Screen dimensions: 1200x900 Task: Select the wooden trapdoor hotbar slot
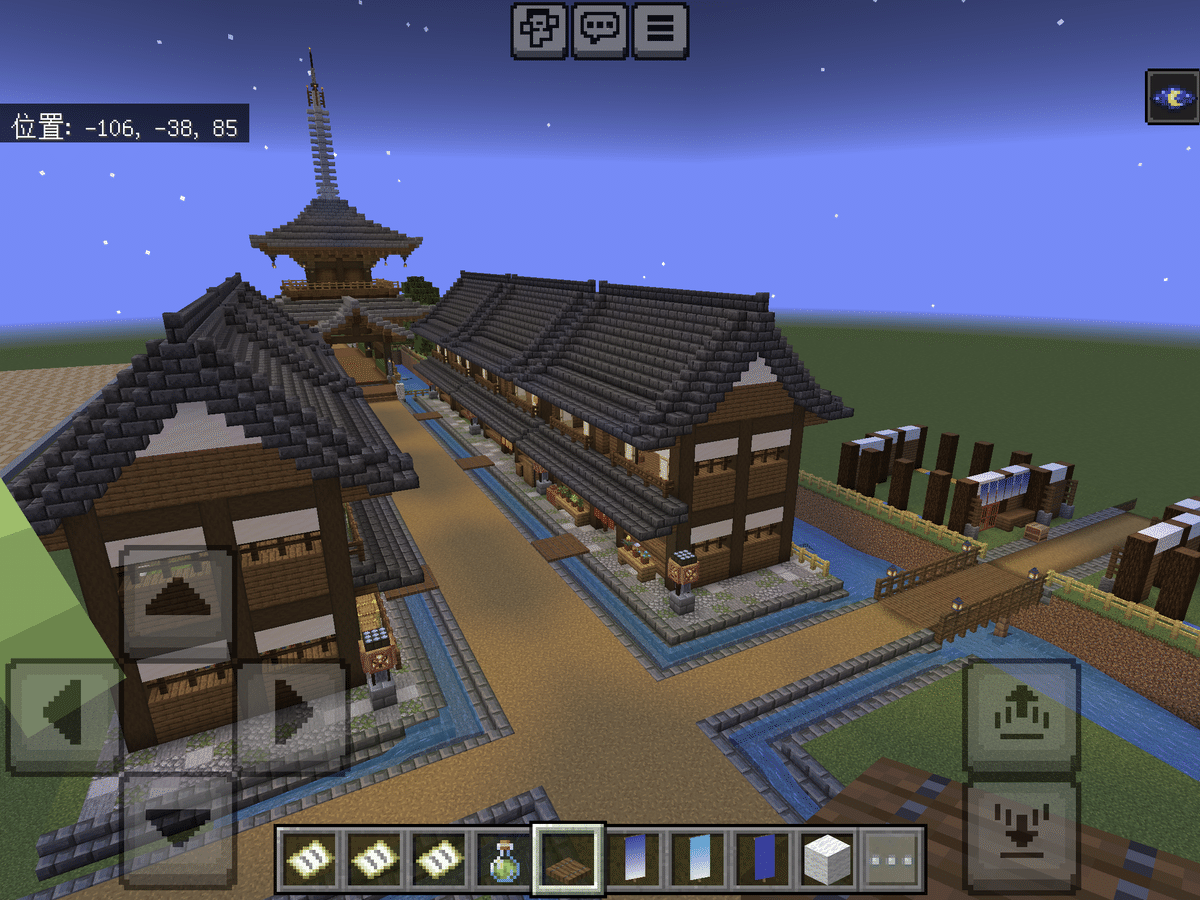click(568, 859)
